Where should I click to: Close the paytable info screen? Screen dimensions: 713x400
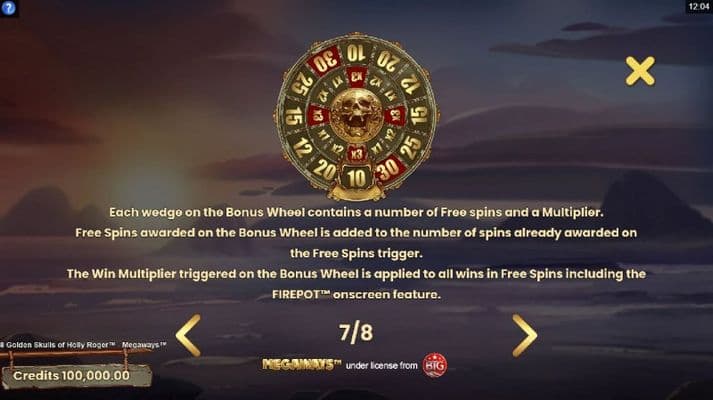coord(639,70)
